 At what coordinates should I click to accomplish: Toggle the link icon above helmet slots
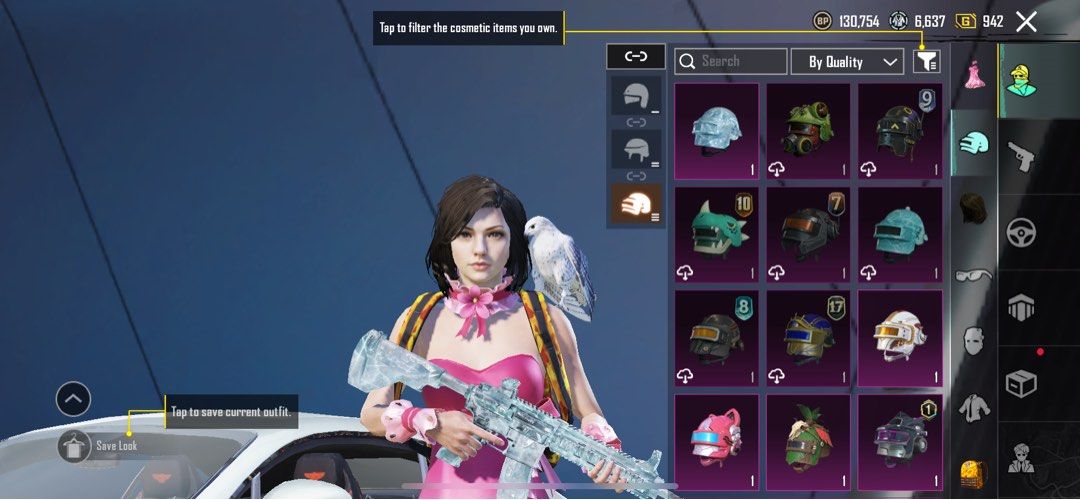636,57
